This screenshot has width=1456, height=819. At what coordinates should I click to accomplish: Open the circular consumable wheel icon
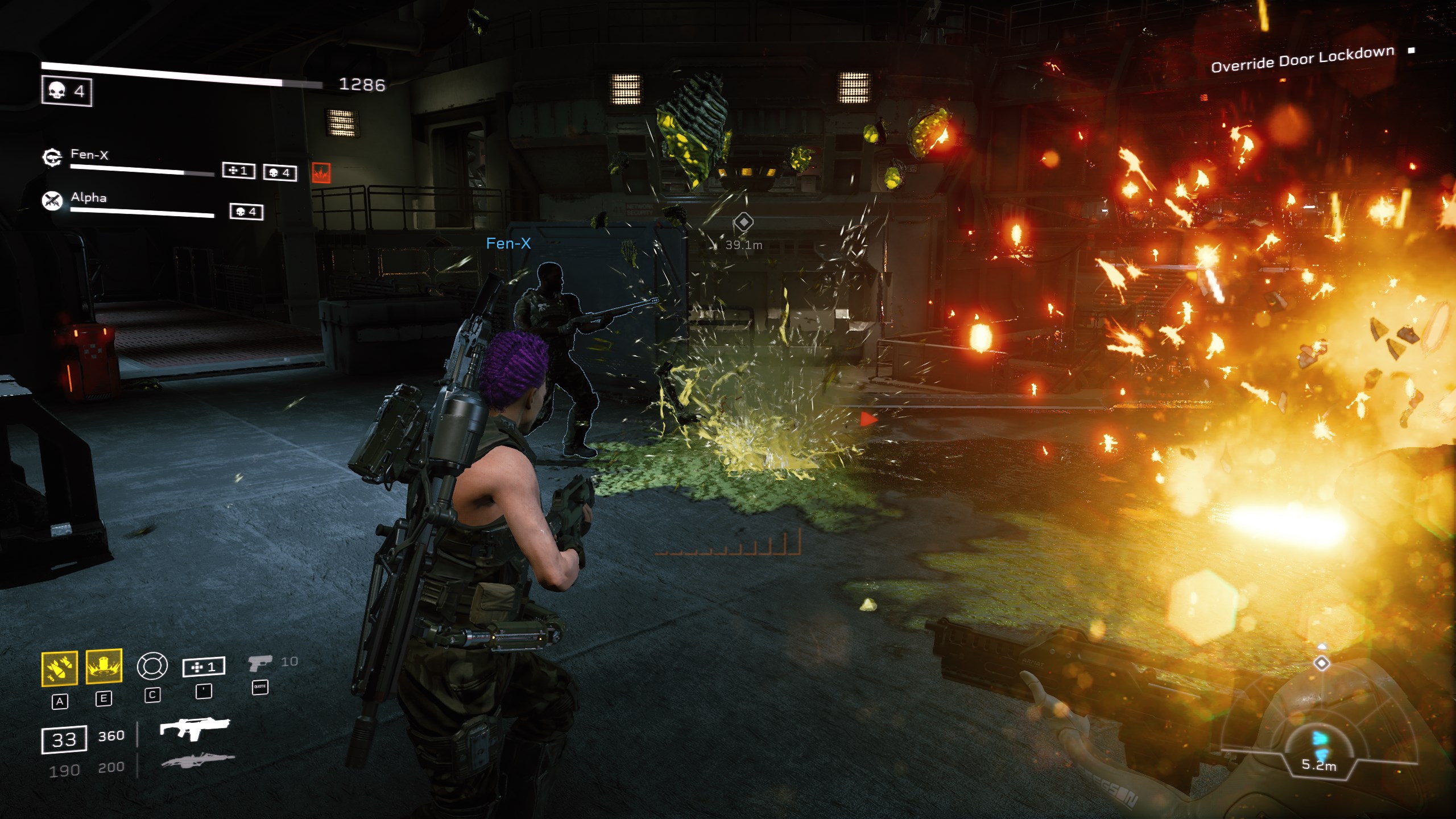point(152,666)
